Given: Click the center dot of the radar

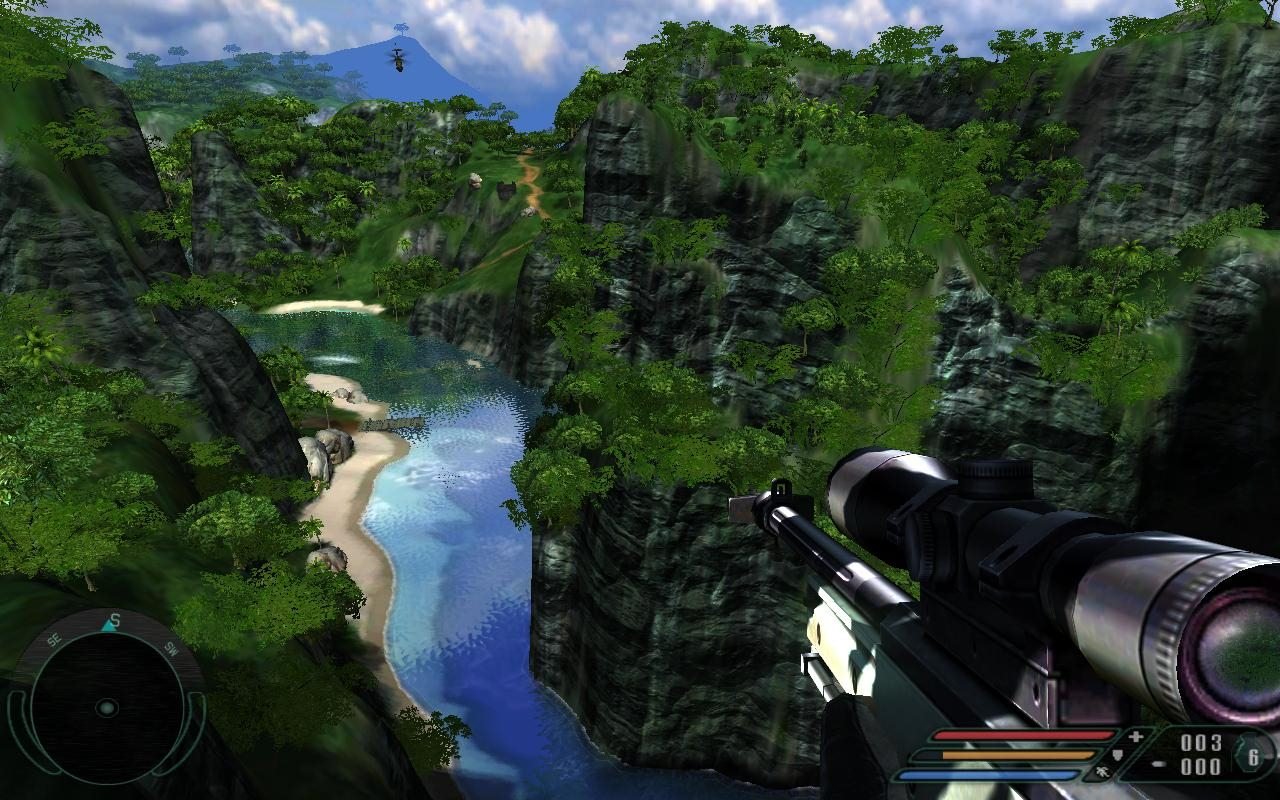Looking at the screenshot, I should coord(106,708).
